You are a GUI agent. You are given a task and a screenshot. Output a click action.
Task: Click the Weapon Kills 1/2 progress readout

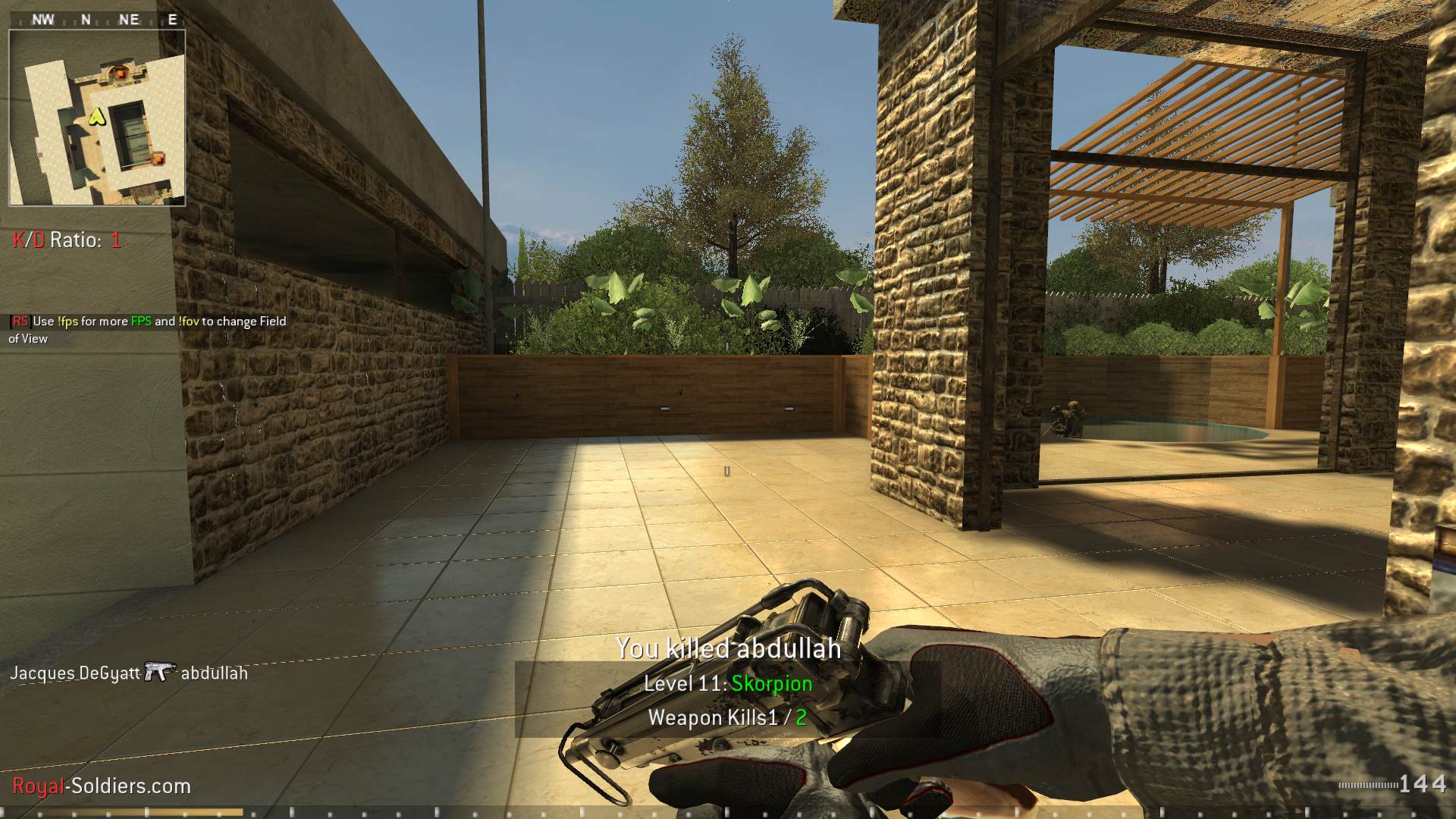(727, 717)
